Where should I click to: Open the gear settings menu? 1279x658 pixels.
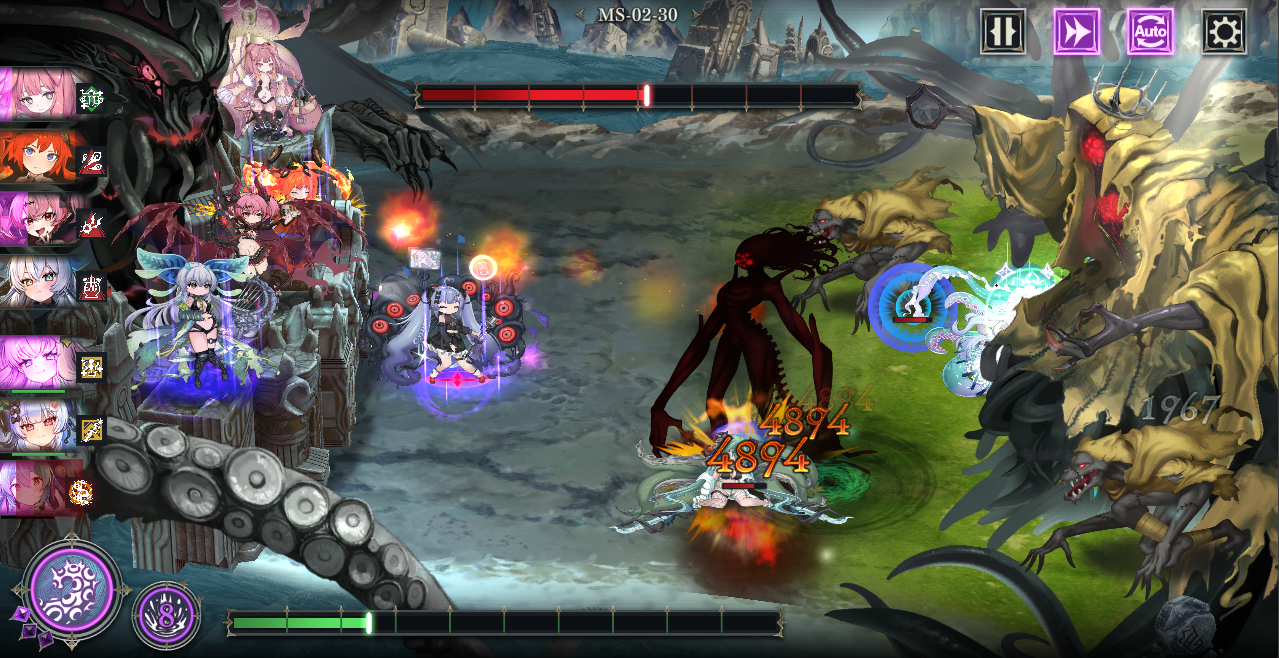(x=1223, y=33)
